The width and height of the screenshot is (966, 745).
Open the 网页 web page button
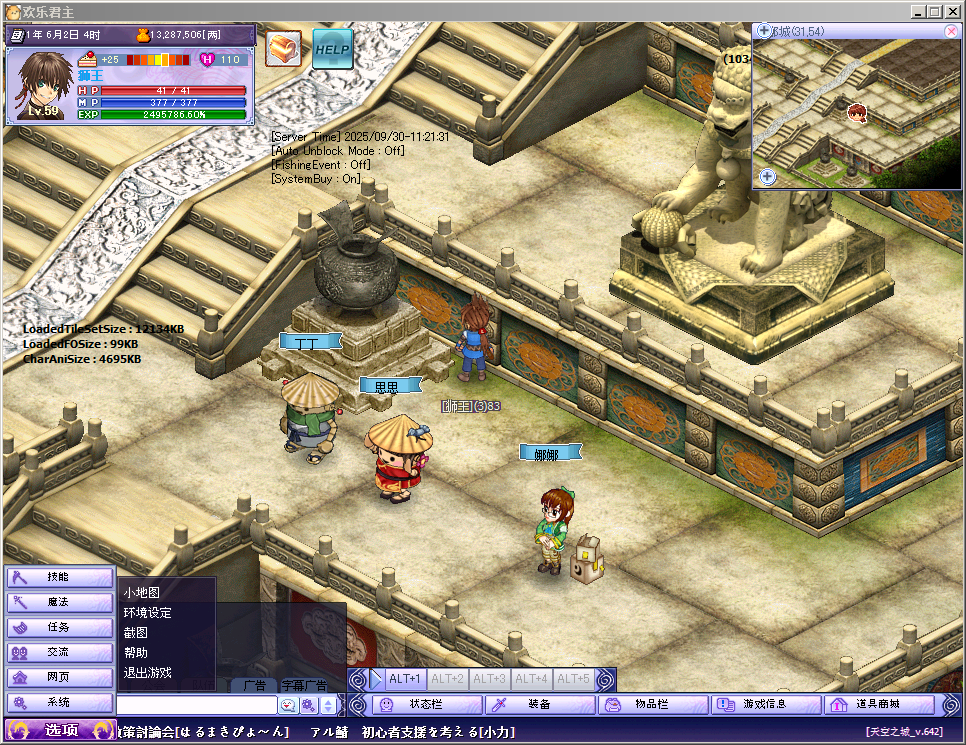pyautogui.click(x=59, y=677)
